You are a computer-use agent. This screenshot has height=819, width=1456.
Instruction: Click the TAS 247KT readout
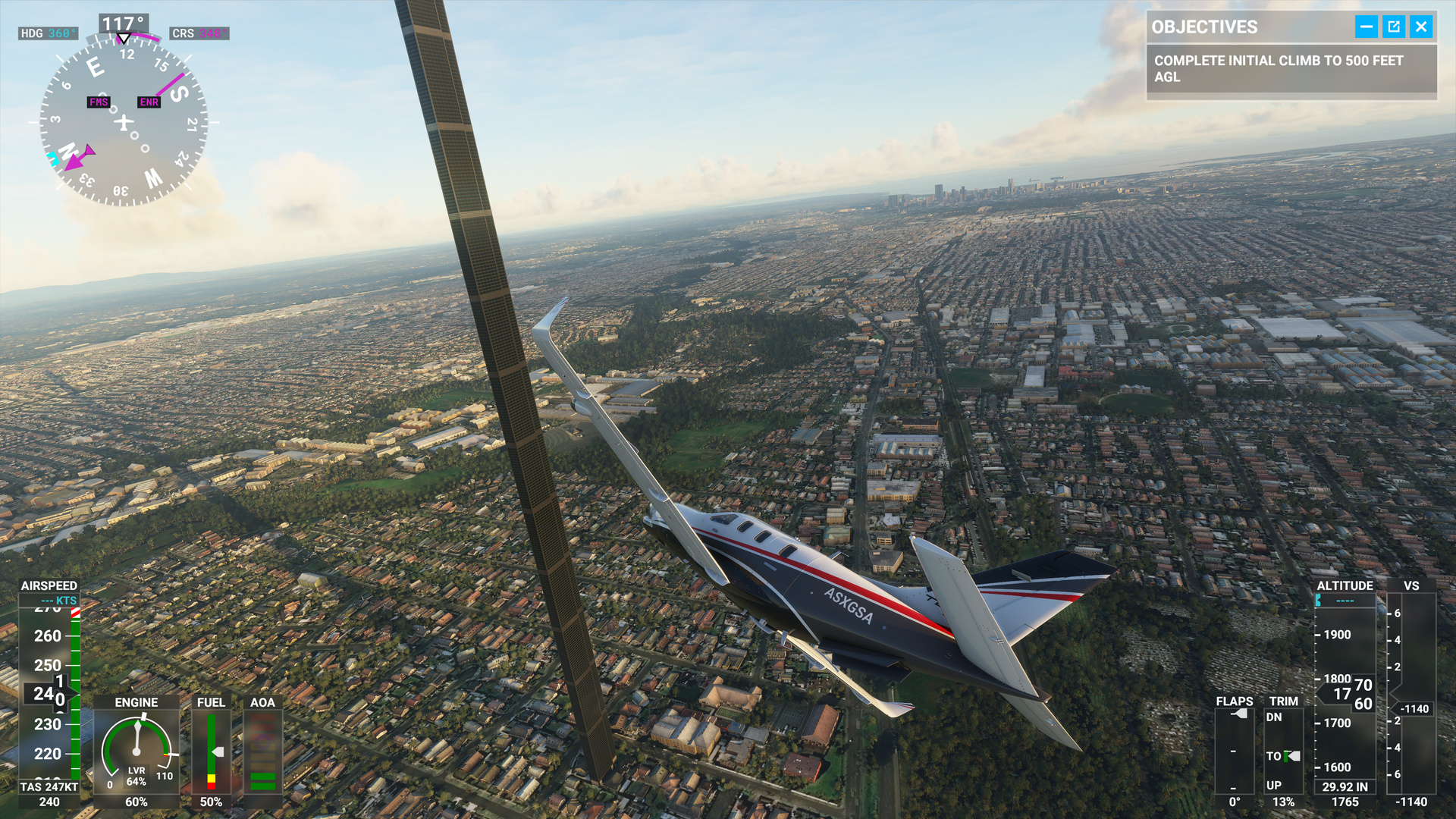pyautogui.click(x=47, y=787)
